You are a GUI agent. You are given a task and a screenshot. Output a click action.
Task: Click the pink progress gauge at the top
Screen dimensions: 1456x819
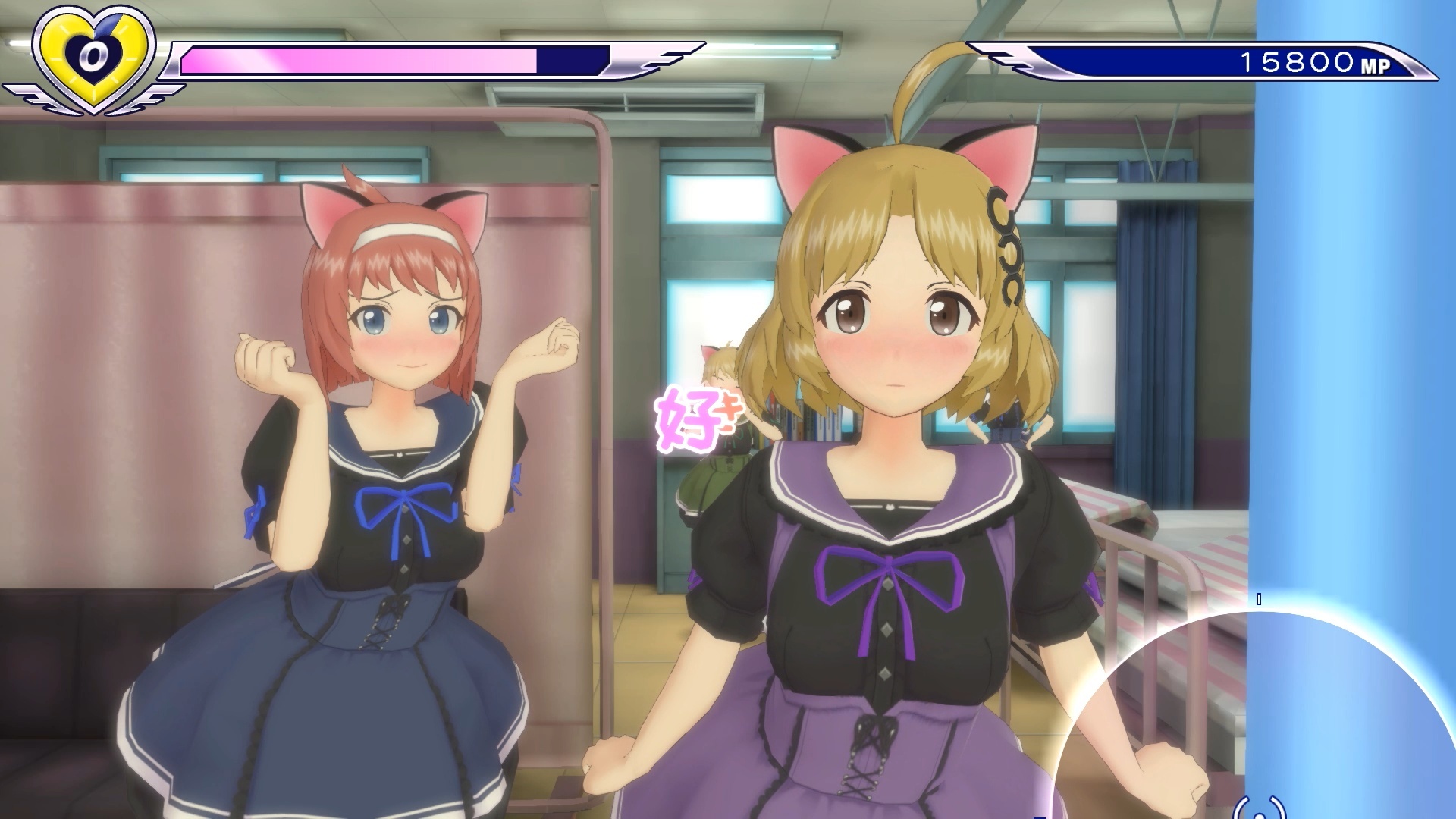tap(356, 57)
